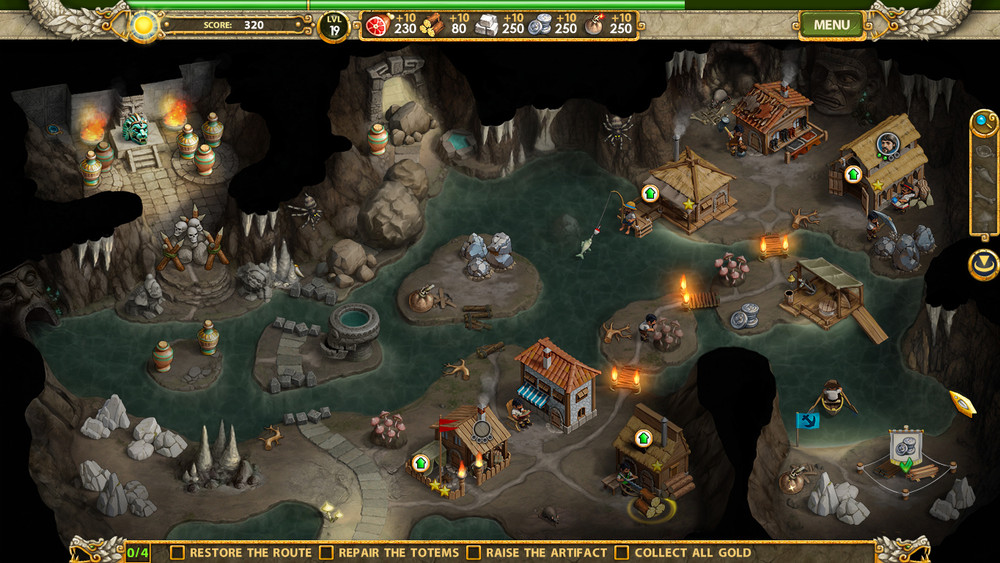Check the Restore the Route objective
This screenshot has height=563, width=1000.
(177, 552)
